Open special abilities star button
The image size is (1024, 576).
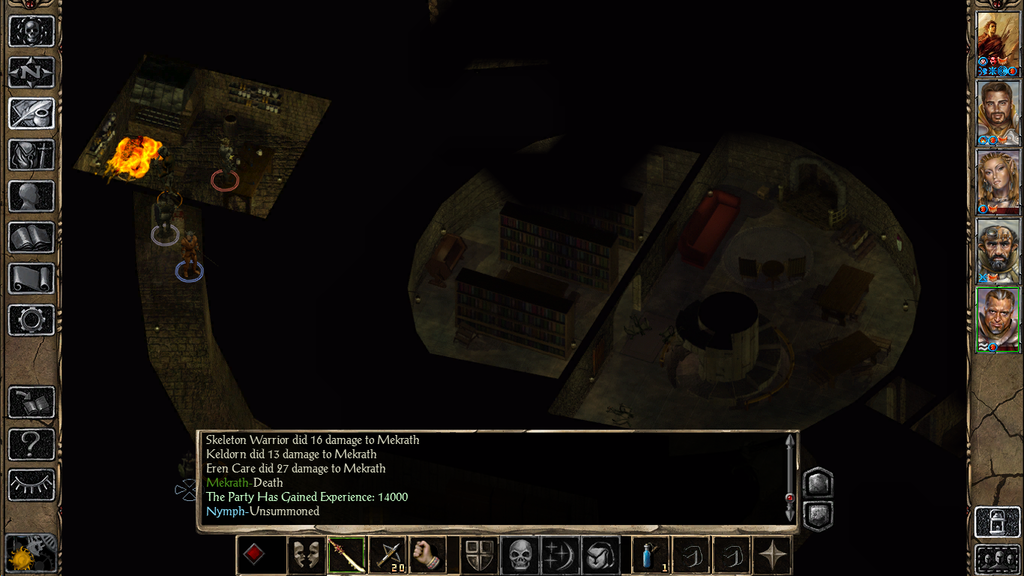pyautogui.click(x=773, y=555)
